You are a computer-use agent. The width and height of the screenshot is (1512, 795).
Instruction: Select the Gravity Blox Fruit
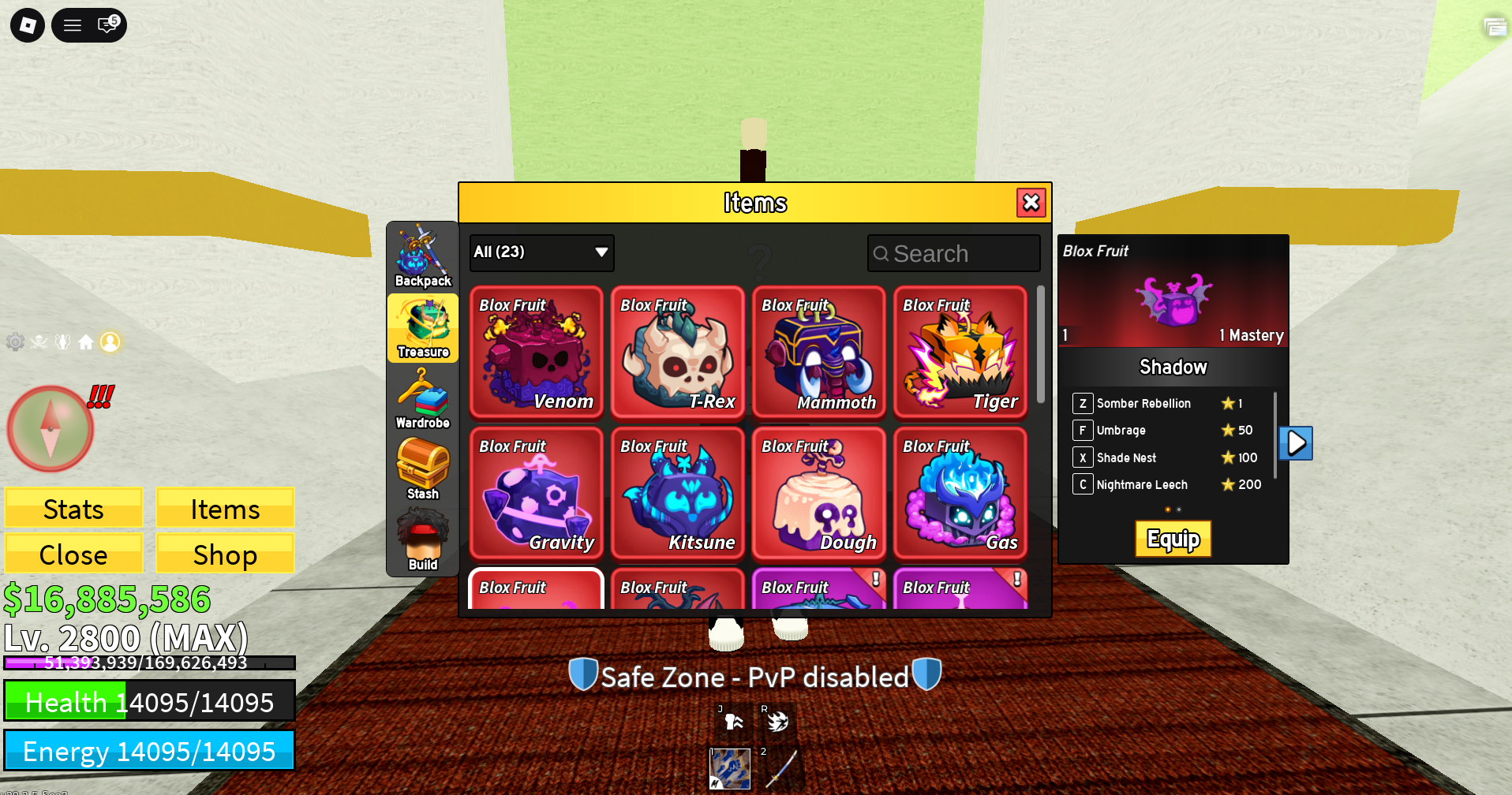[x=536, y=493]
